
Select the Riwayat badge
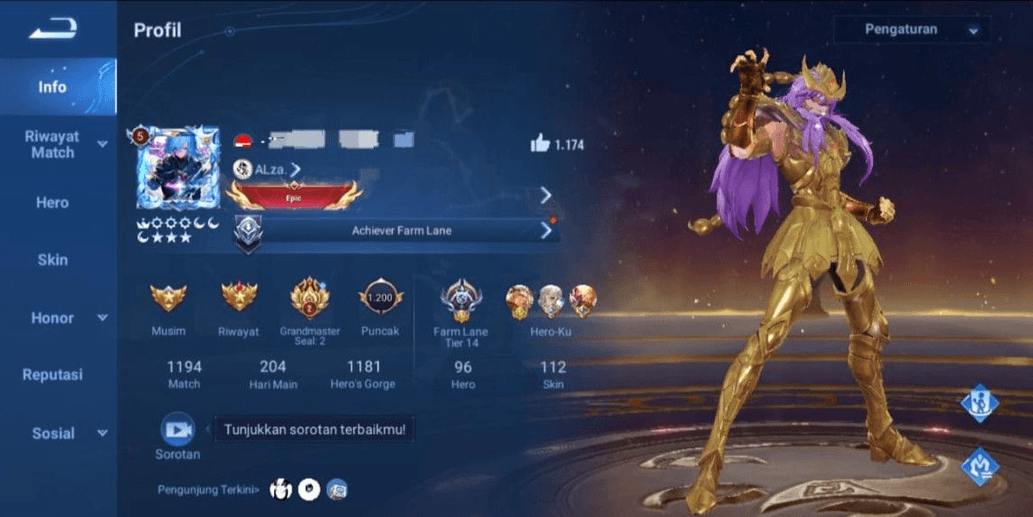coord(238,299)
